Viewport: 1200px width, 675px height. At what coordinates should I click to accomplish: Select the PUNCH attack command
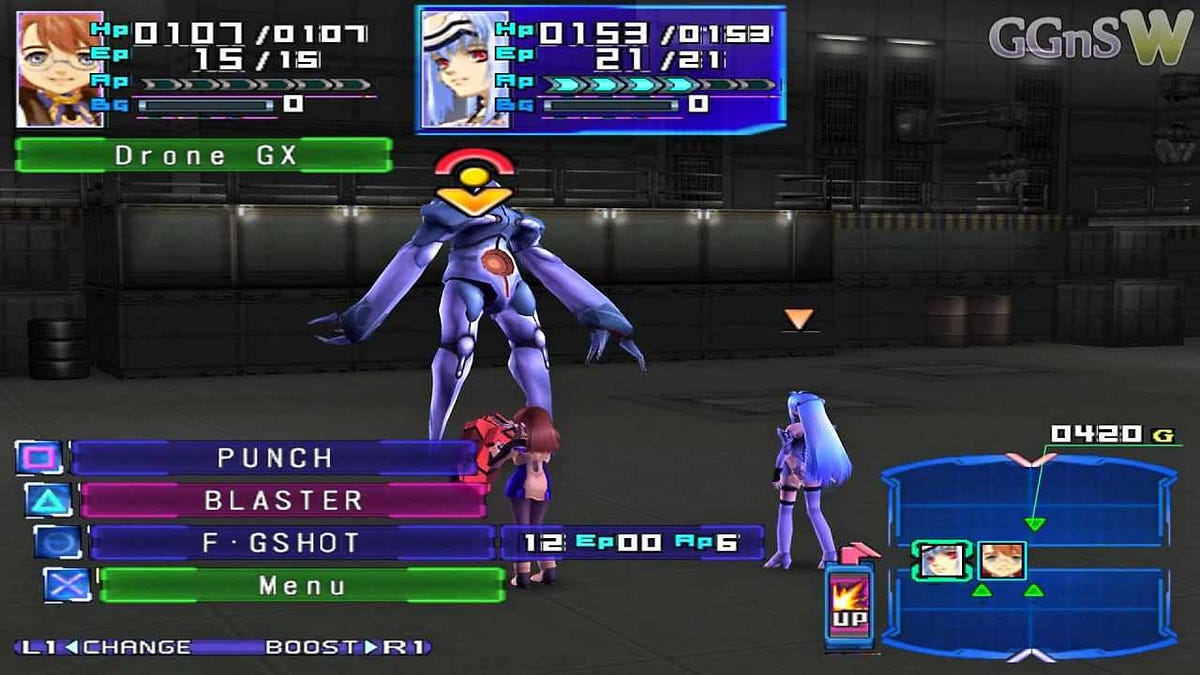coord(274,458)
